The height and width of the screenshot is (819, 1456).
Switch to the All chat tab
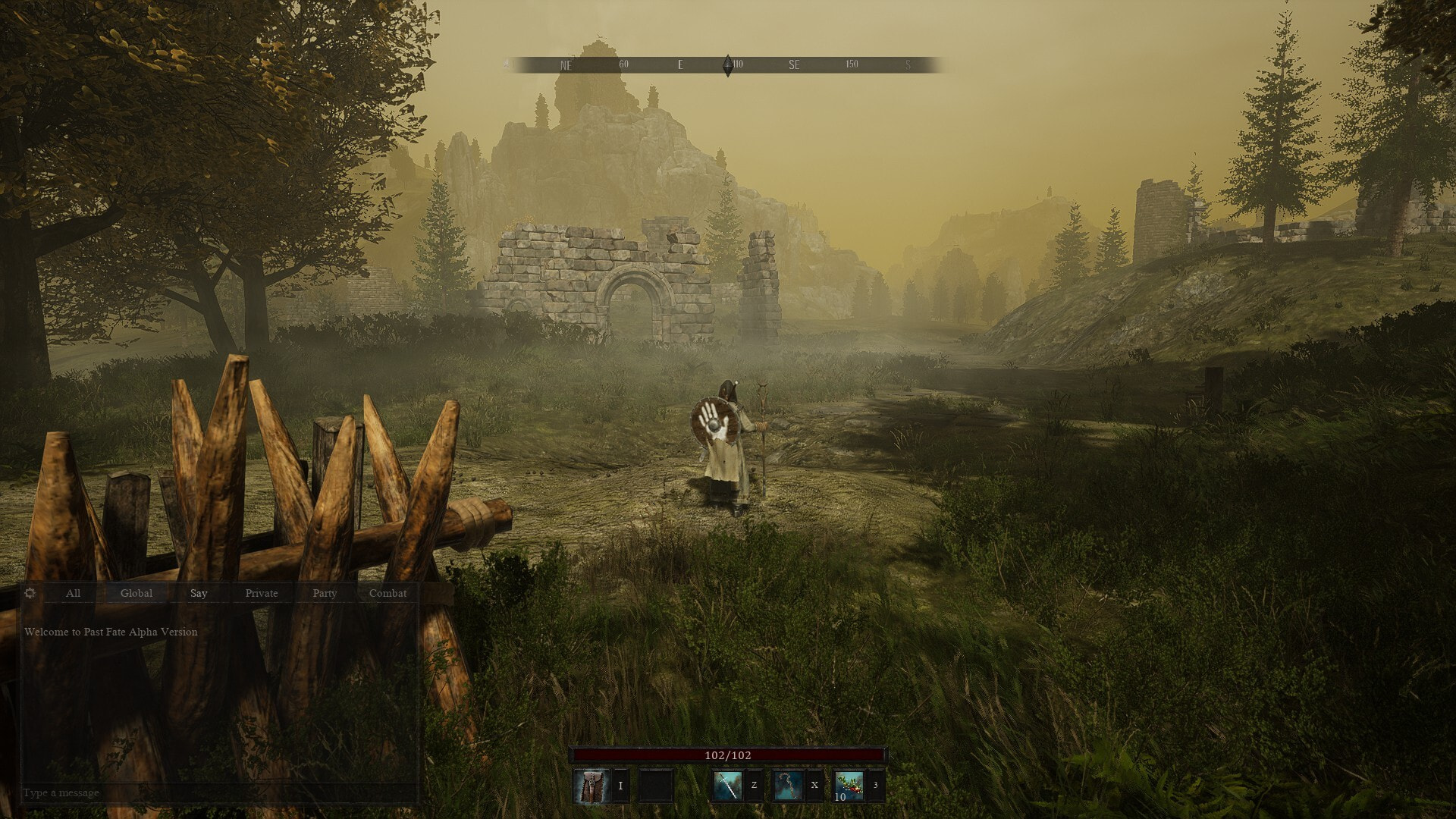73,593
